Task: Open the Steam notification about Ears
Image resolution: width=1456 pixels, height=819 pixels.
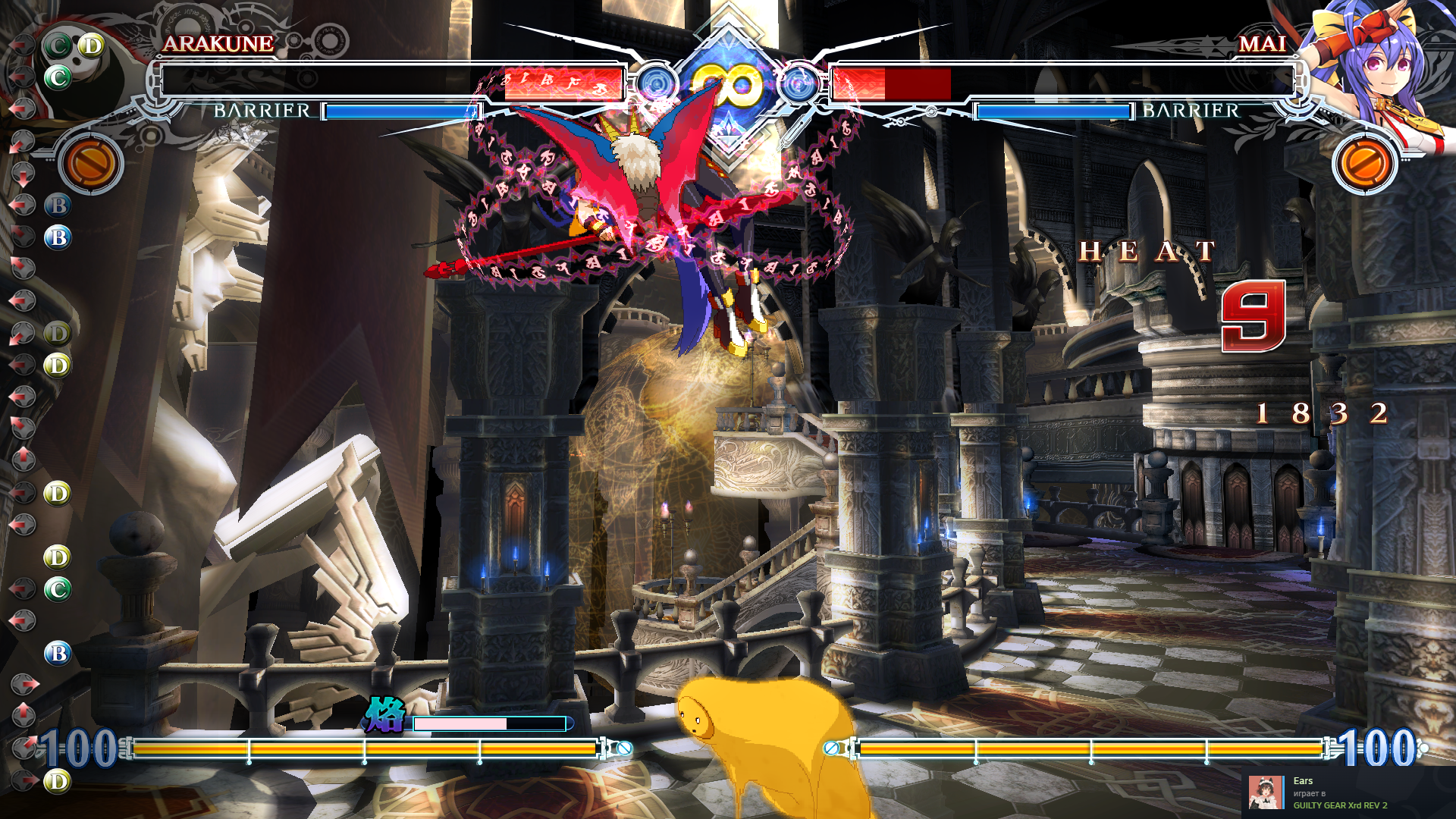Action: [x=1348, y=792]
